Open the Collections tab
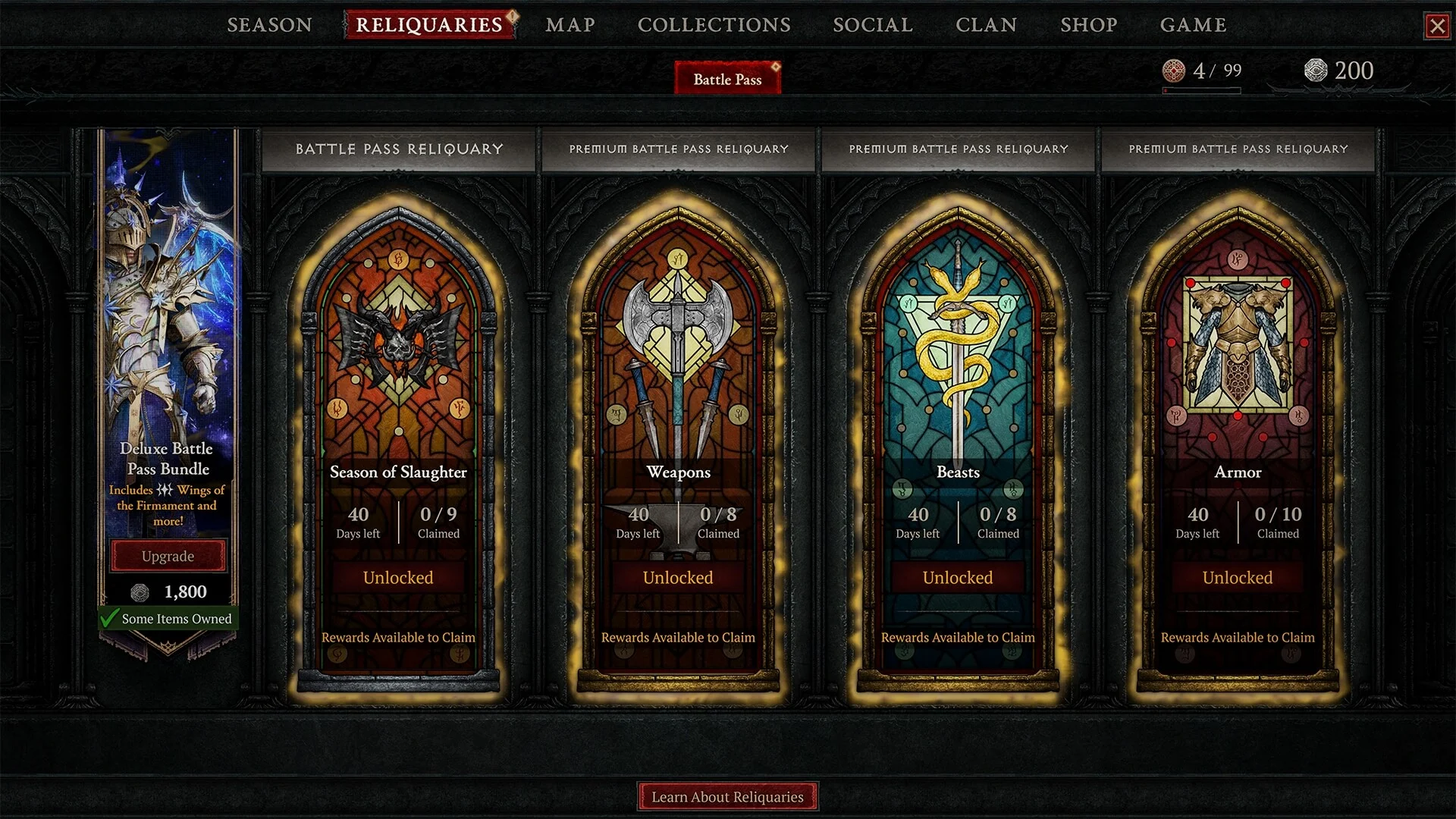The height and width of the screenshot is (819, 1456). pos(714,25)
